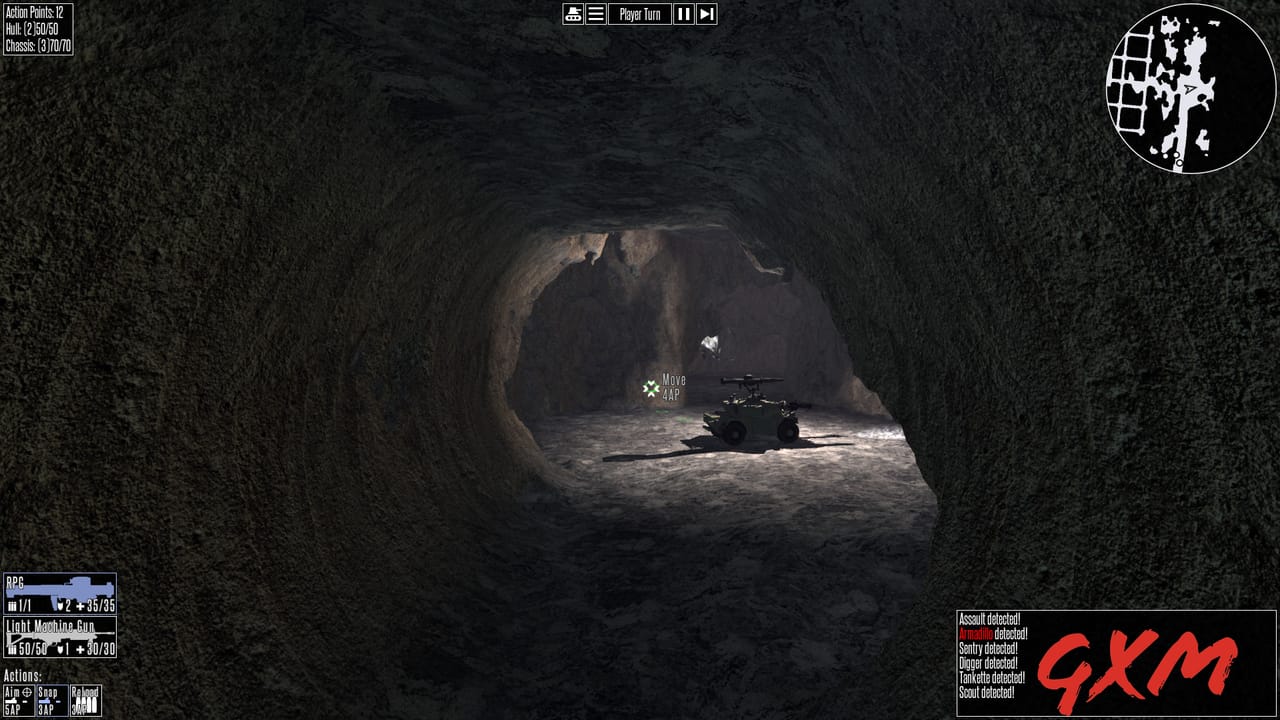
Task: Open the Player Turn phase indicator
Action: (x=640, y=14)
